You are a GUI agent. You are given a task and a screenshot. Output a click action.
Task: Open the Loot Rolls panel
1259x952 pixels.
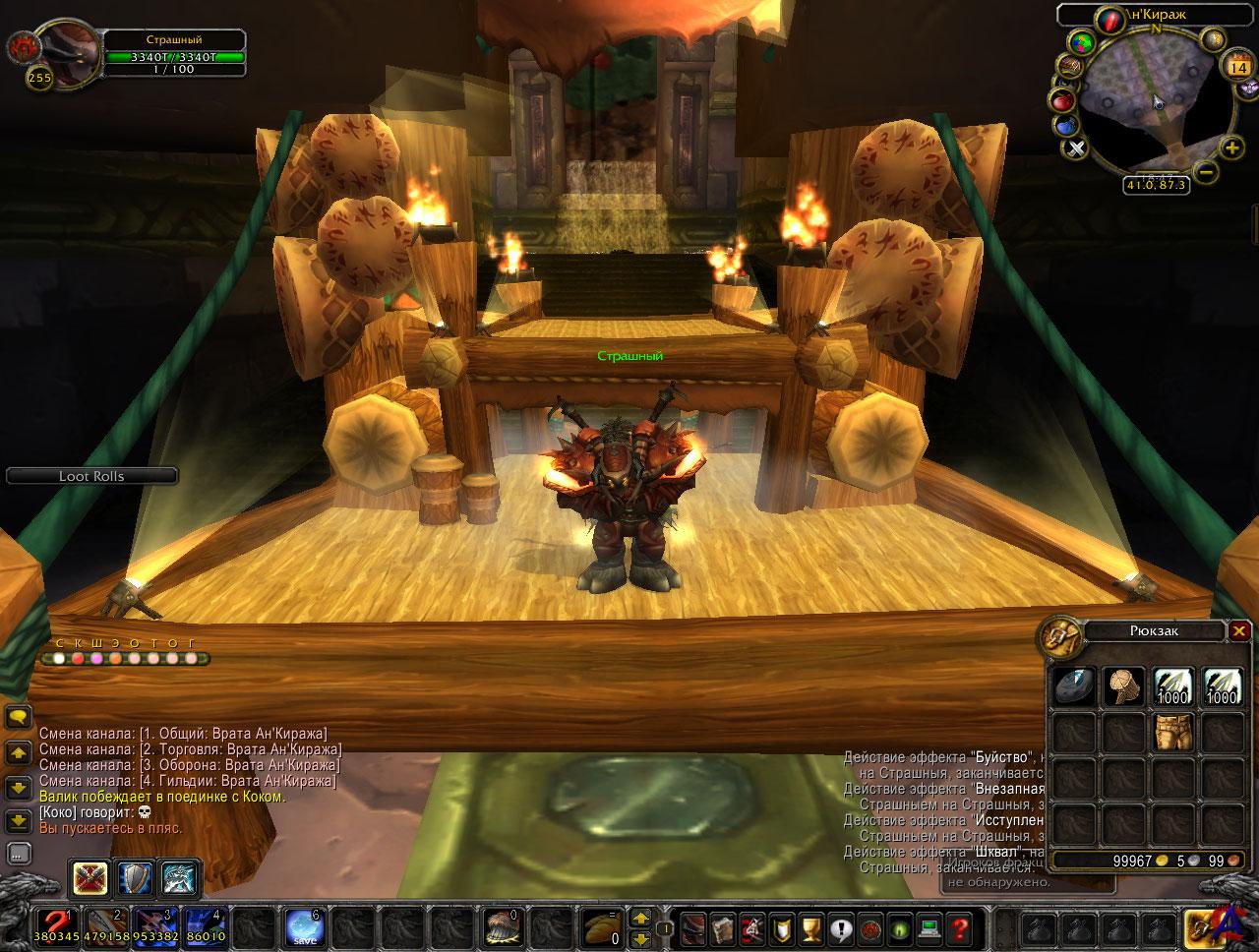tap(91, 476)
